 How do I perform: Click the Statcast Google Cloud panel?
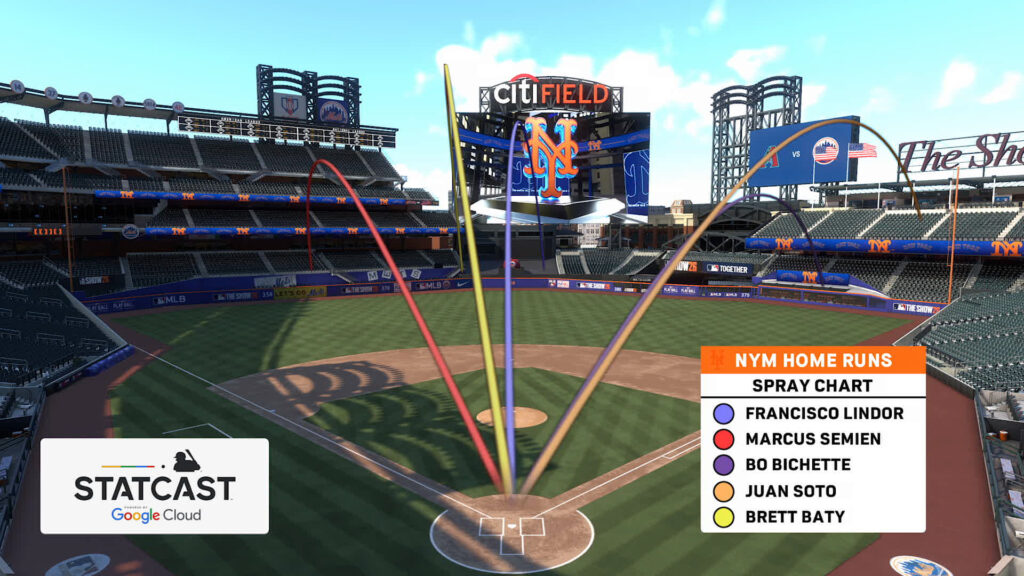tap(154, 486)
